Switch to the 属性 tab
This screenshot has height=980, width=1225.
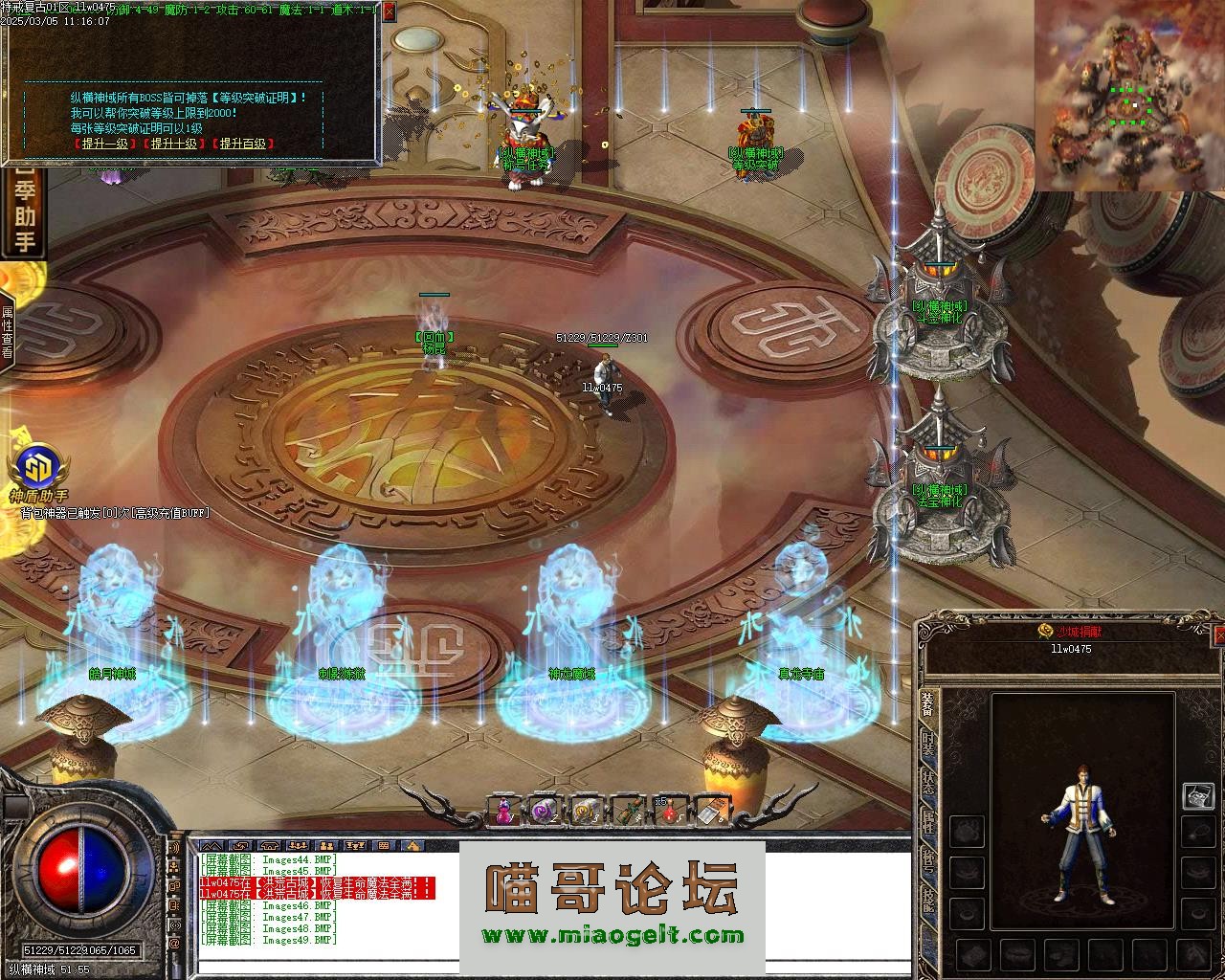[928, 823]
